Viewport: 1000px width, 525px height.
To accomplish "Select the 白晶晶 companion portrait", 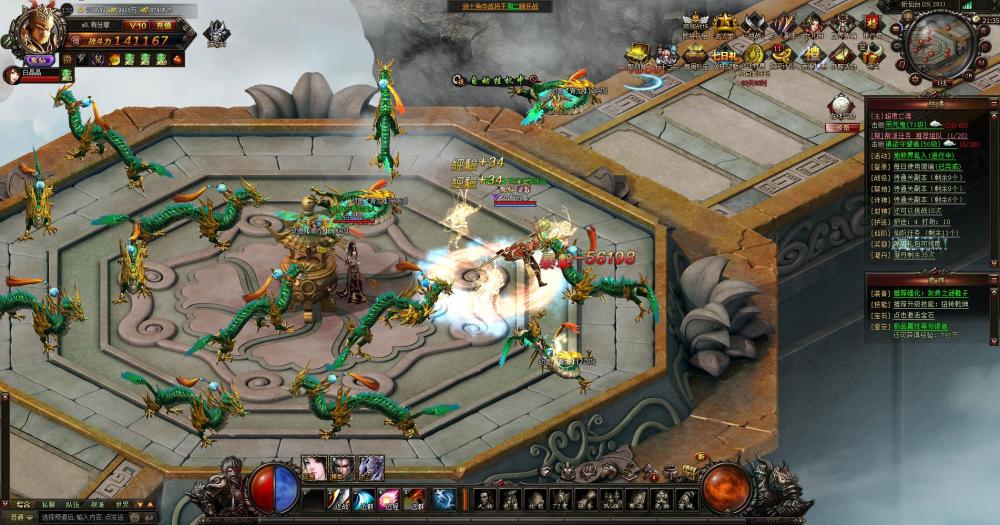I will click(x=11, y=75).
